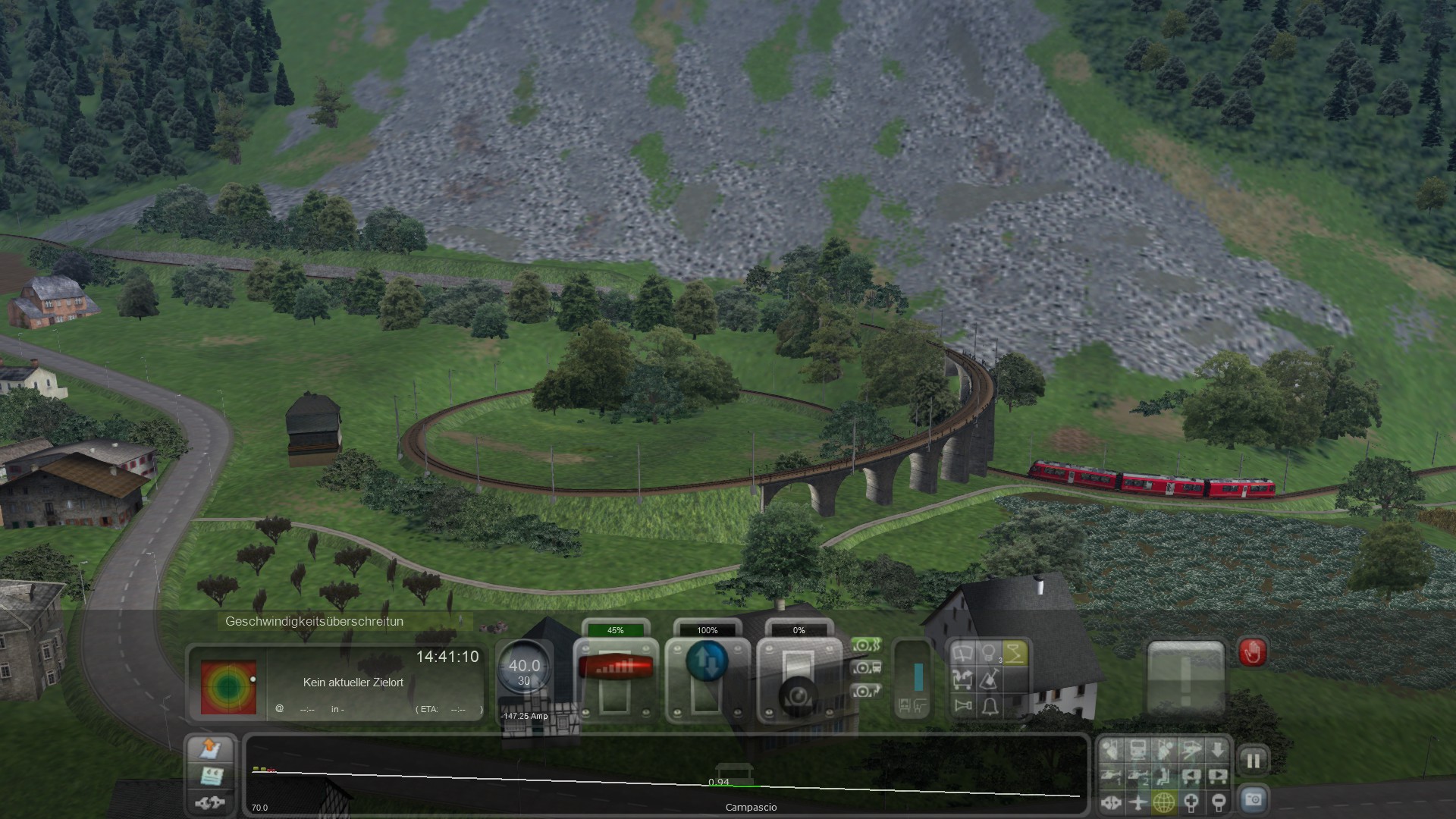Ring the bell icon
Image resolution: width=1456 pixels, height=819 pixels.
[x=990, y=706]
